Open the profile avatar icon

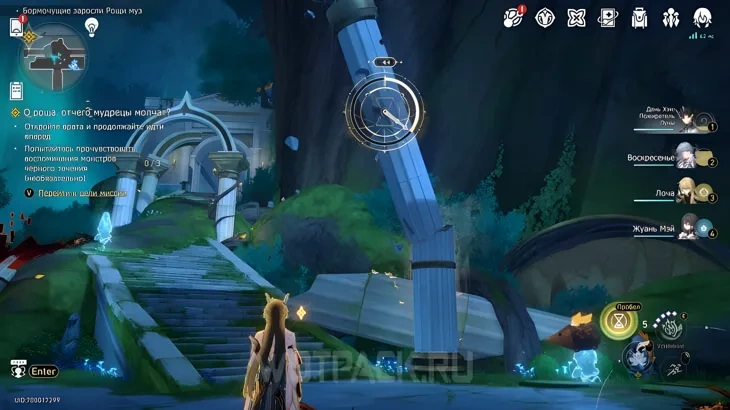(702, 17)
